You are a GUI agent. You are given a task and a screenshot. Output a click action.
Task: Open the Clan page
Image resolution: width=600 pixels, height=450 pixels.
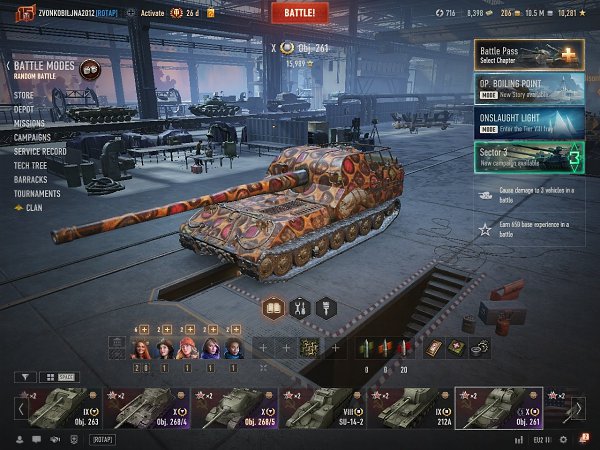[33, 208]
